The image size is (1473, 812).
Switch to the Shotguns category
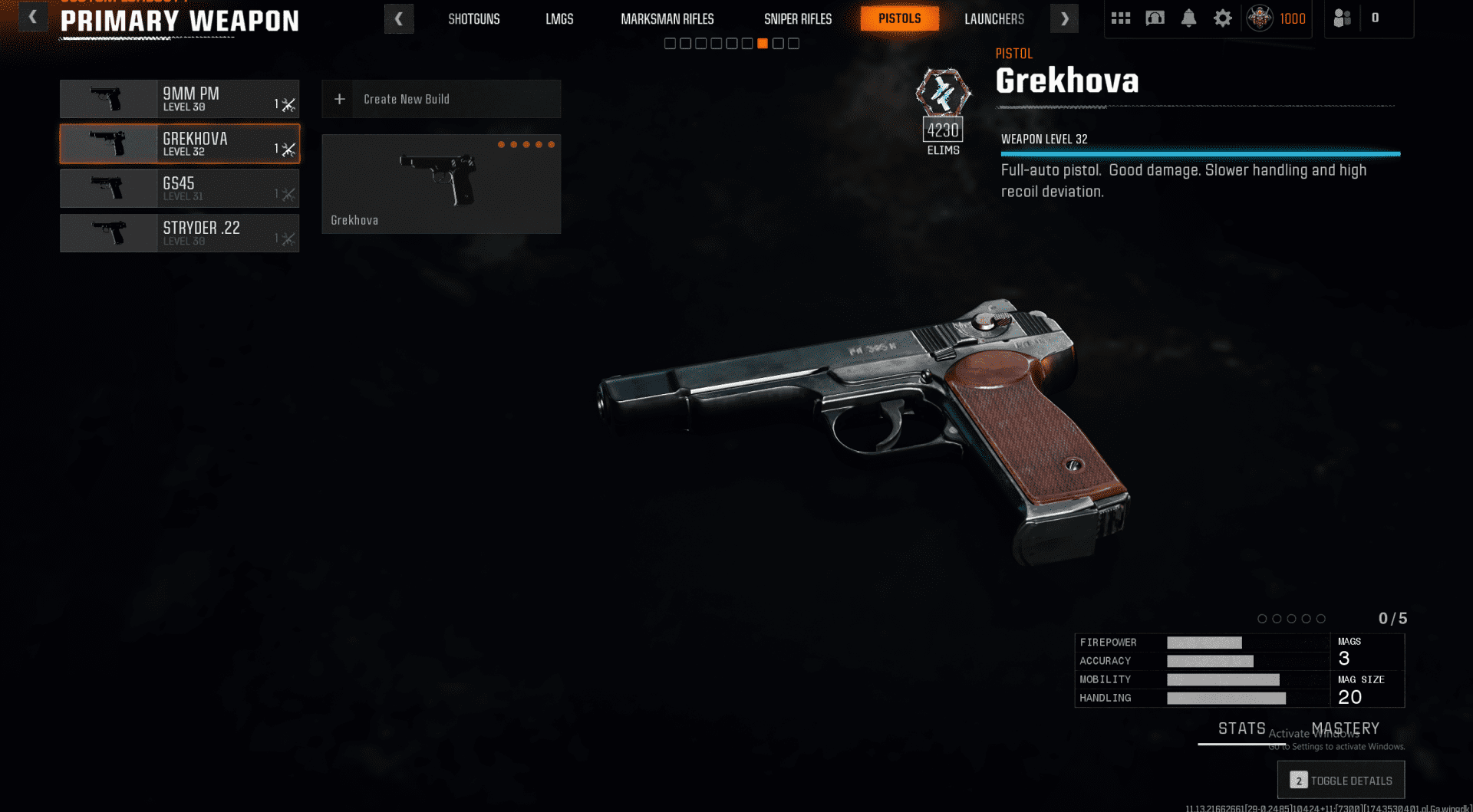(x=473, y=18)
